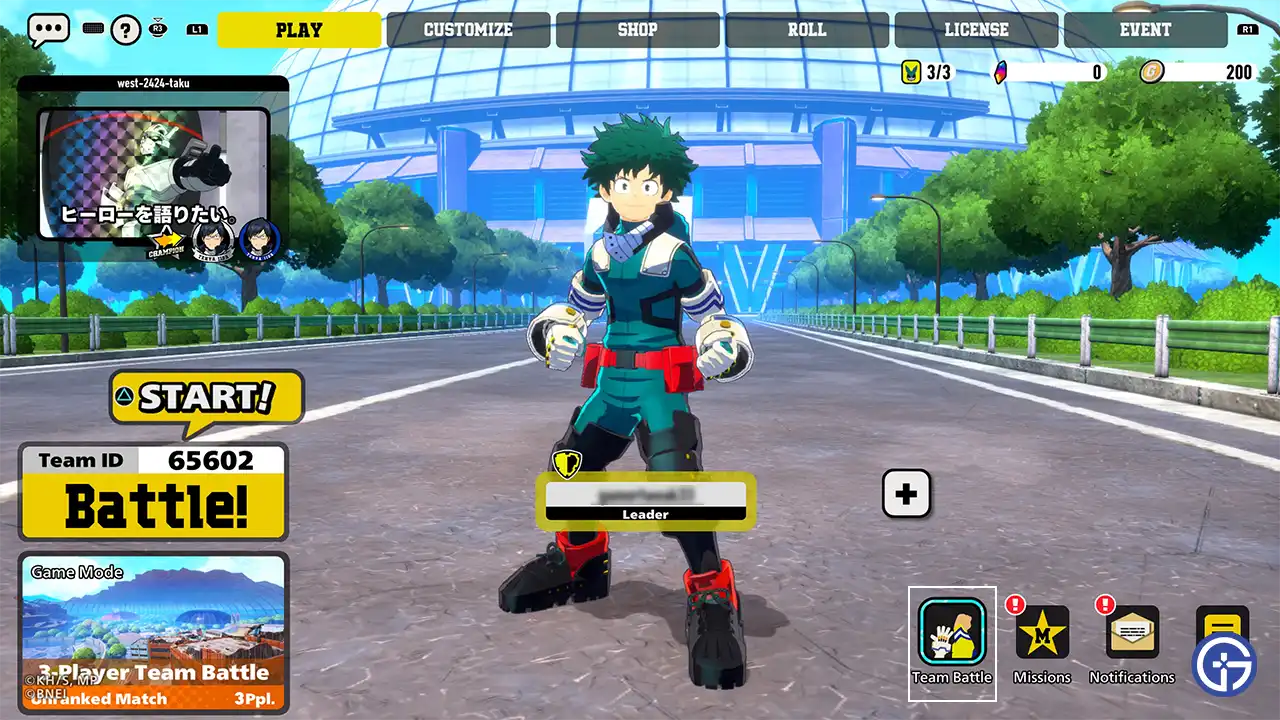Click the plus button to invite a teammate
The width and height of the screenshot is (1280, 720).
906,493
